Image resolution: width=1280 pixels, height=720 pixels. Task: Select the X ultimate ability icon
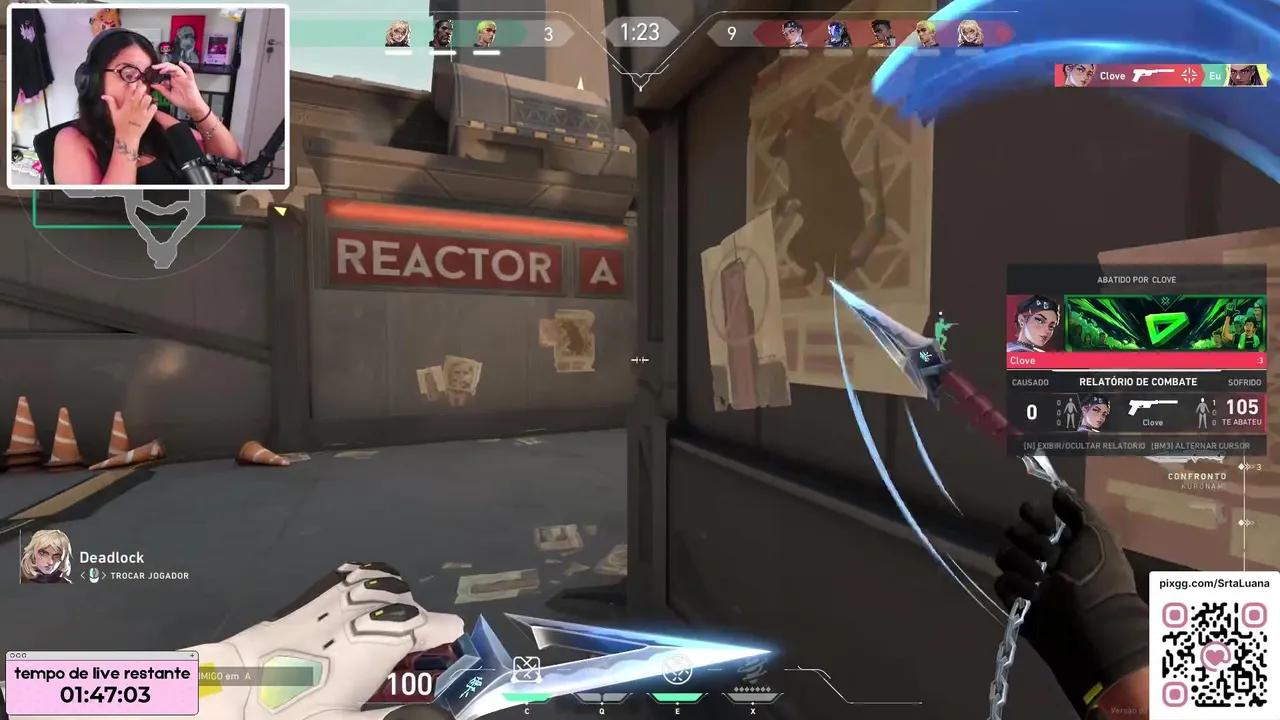point(752,668)
